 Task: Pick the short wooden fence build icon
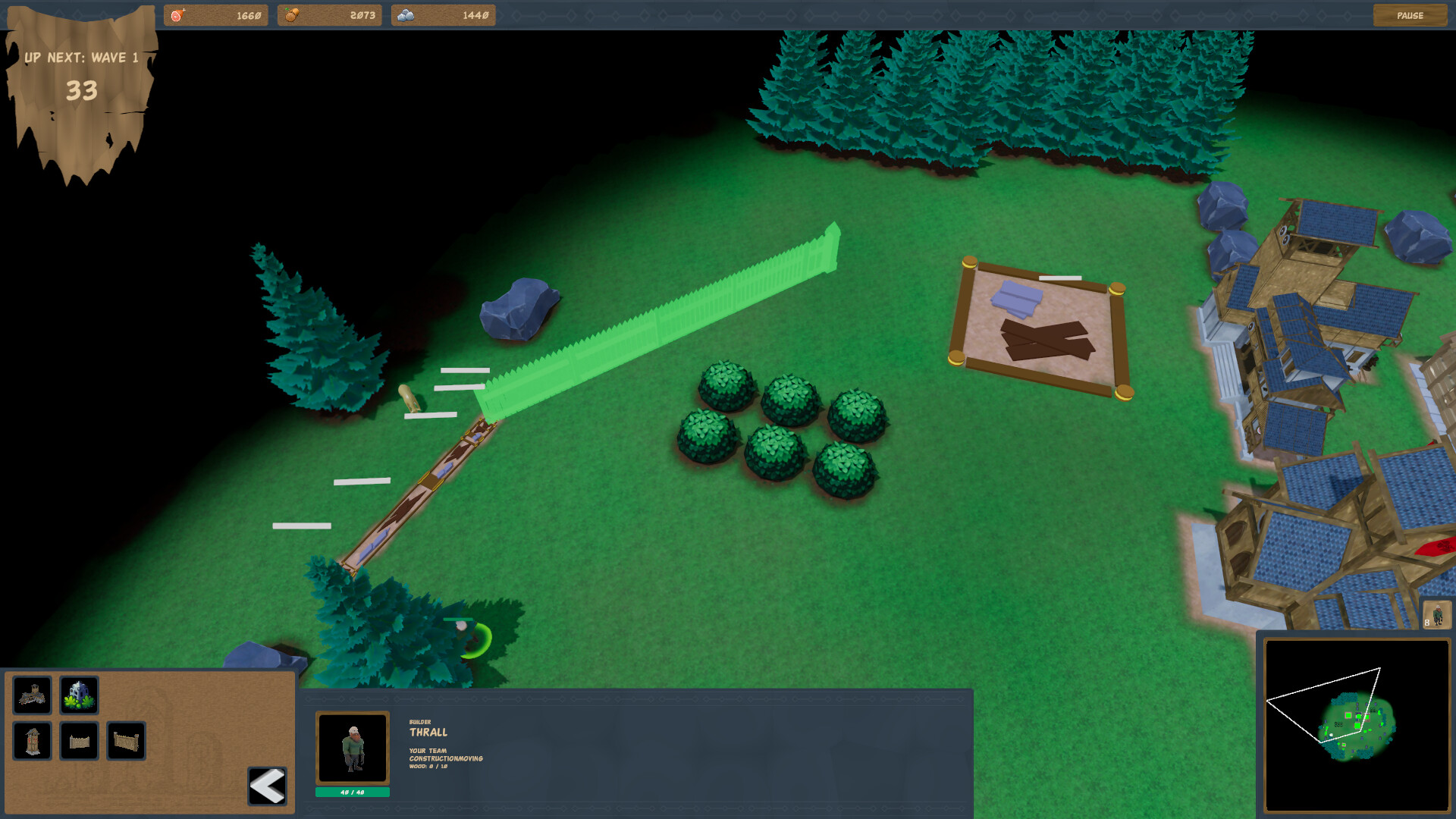tap(80, 741)
